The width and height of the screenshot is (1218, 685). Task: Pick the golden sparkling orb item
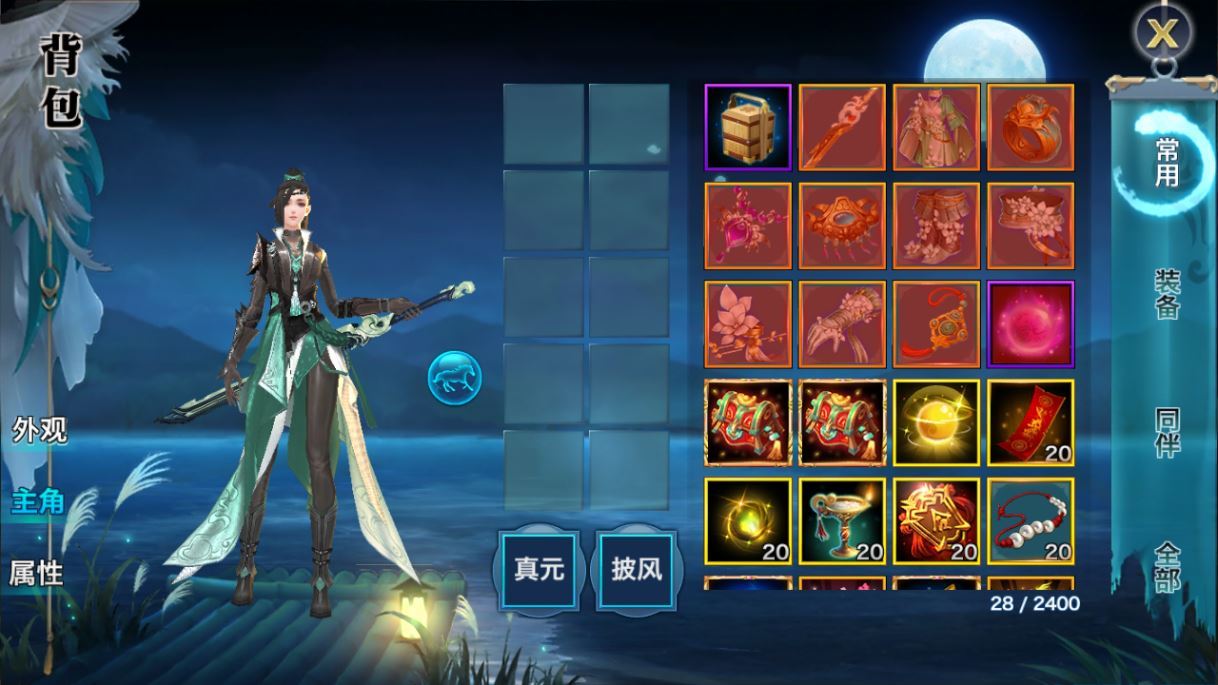point(936,422)
